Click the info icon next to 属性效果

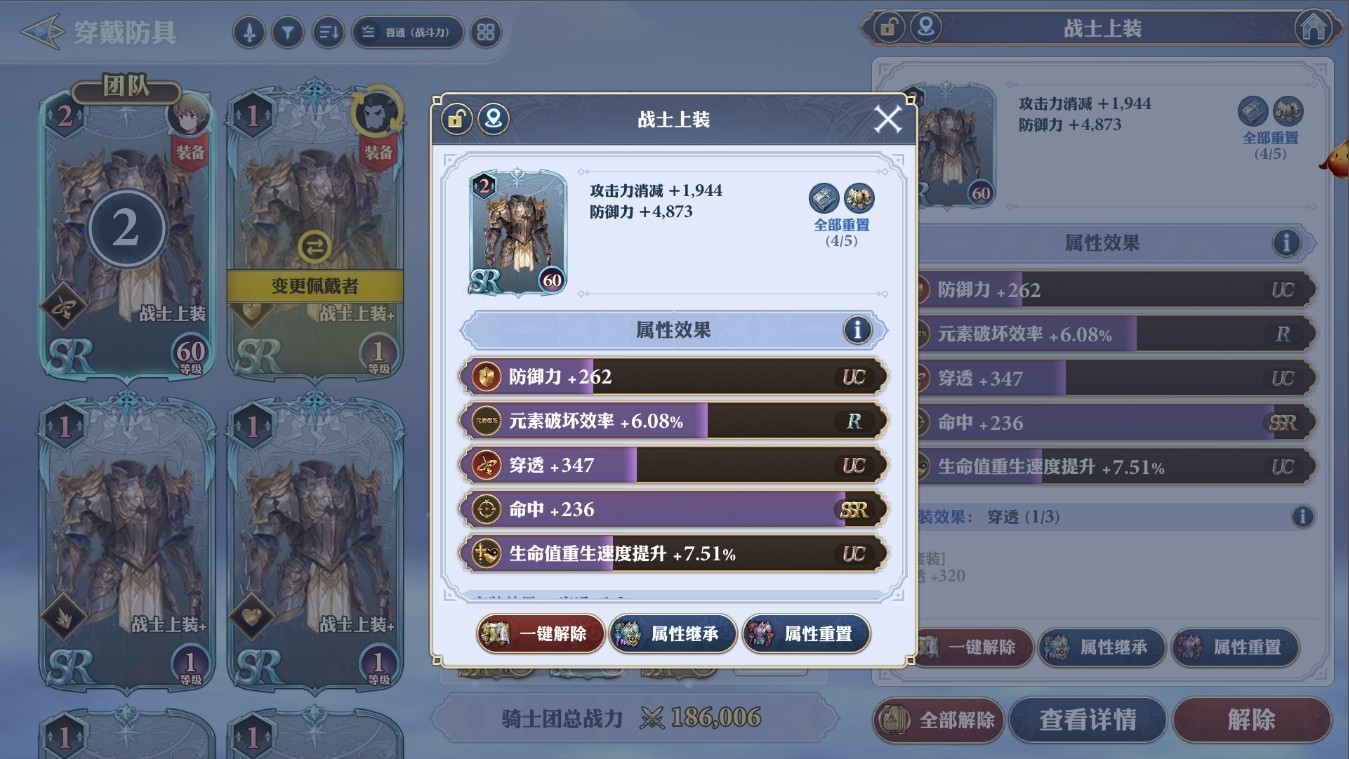[x=857, y=330]
